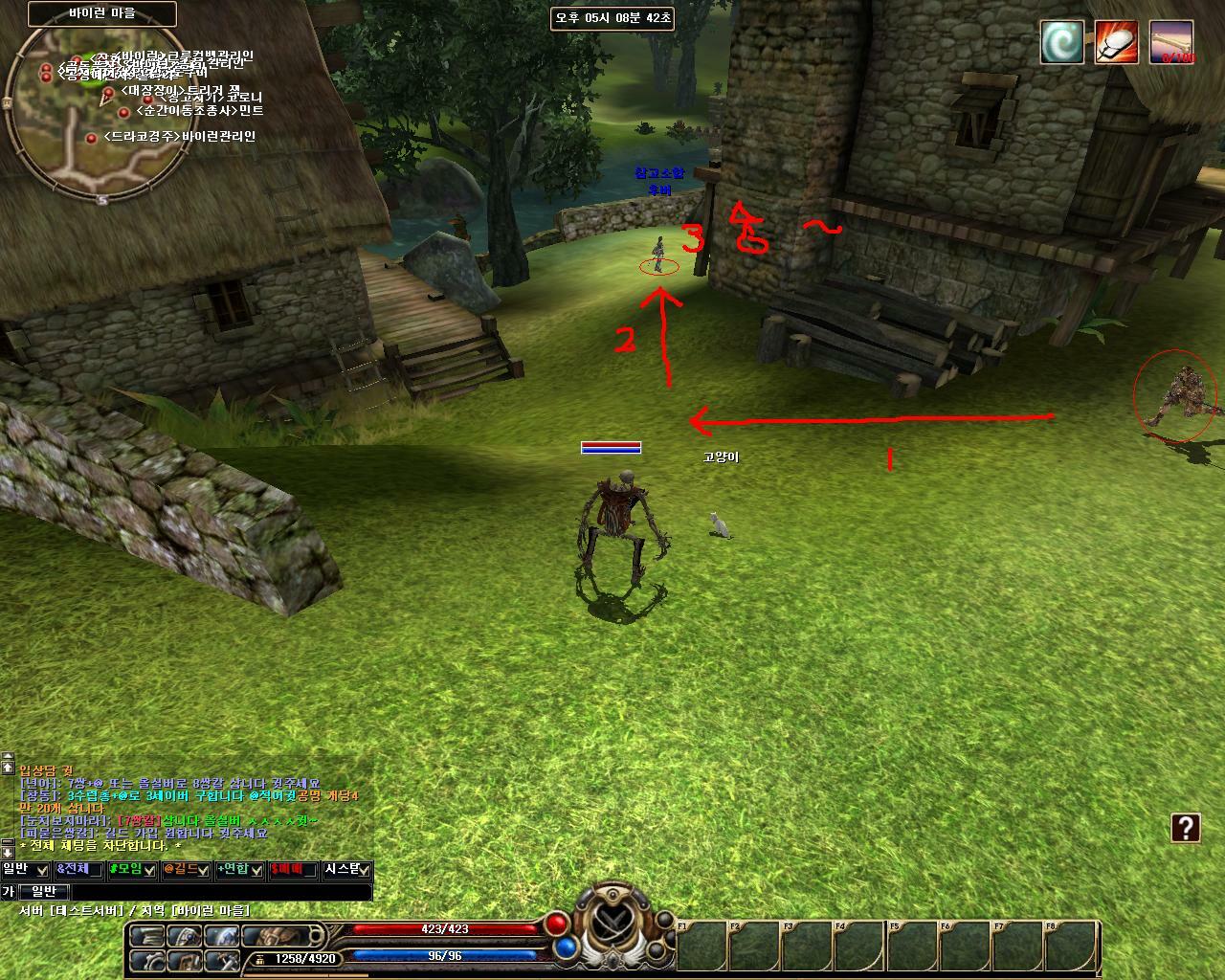Toggle the @길드 guild chat filter
The height and width of the screenshot is (980, 1225).
[186, 869]
